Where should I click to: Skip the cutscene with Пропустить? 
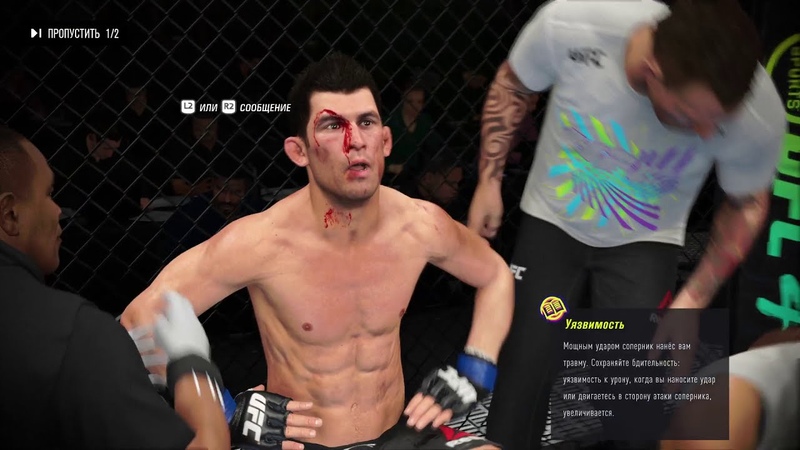73,34
